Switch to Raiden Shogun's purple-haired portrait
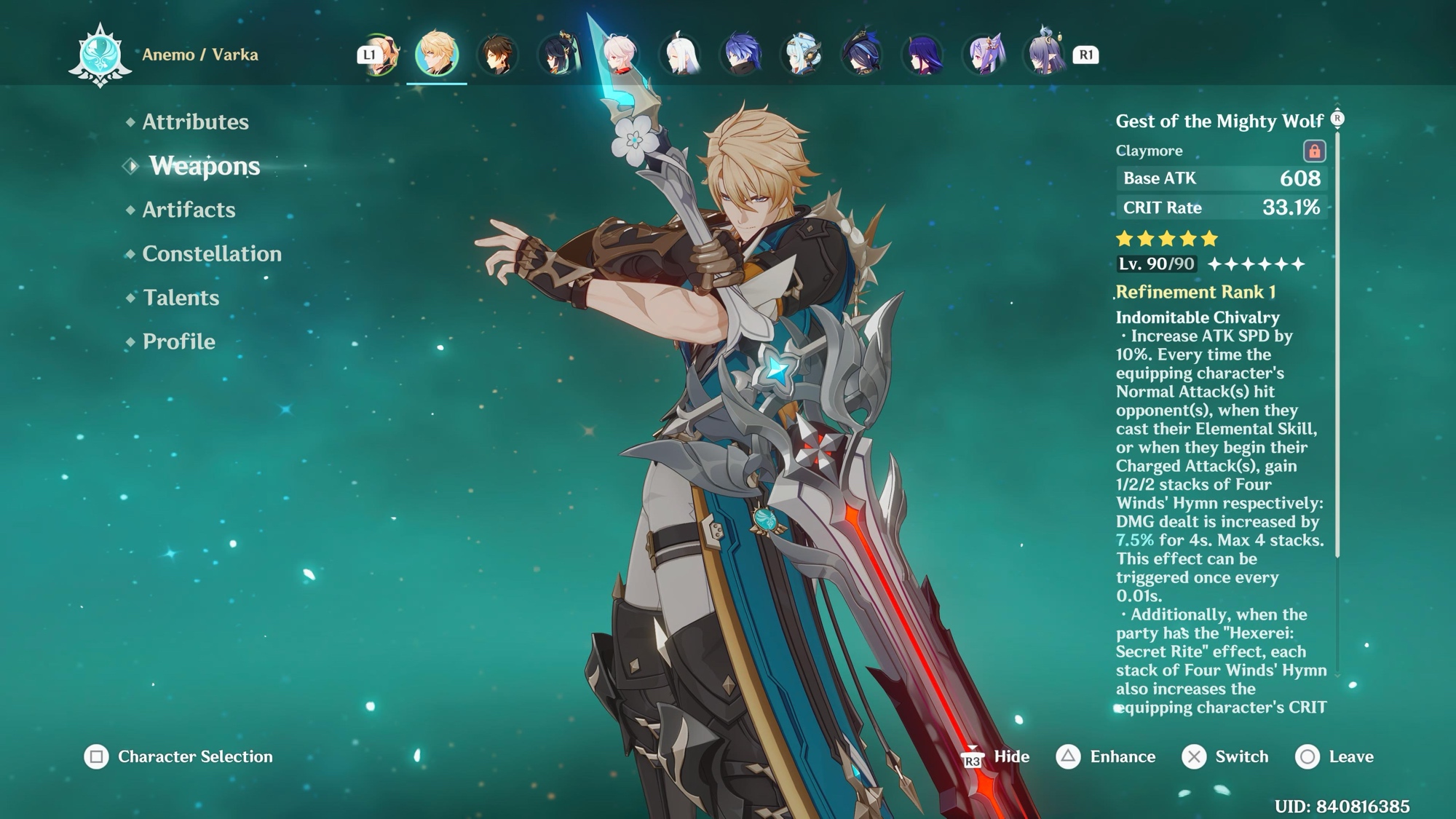The width and height of the screenshot is (1456, 819). pos(923,55)
